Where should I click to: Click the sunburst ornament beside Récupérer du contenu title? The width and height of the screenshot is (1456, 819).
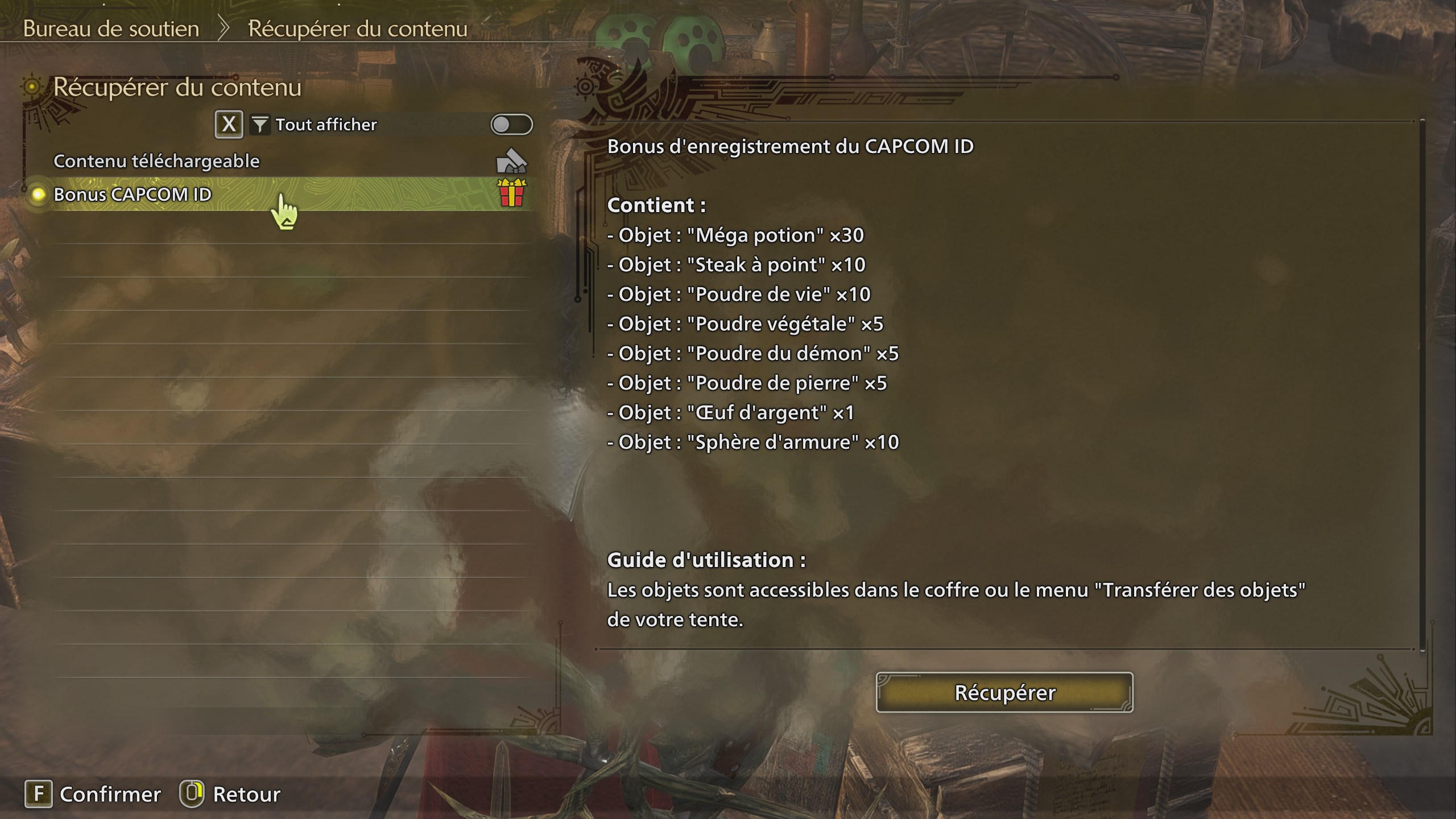31,85
